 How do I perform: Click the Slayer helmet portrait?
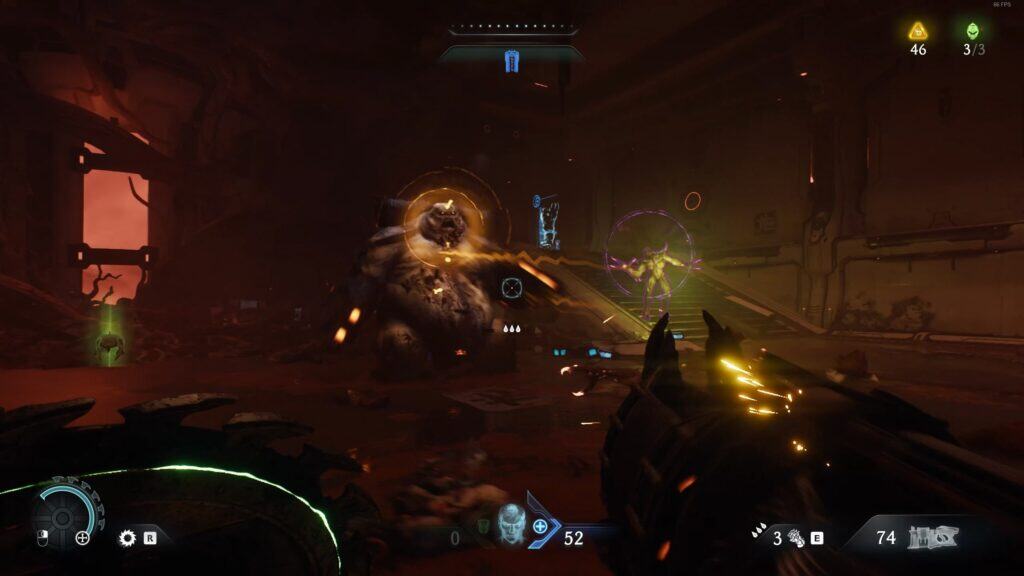click(x=511, y=524)
